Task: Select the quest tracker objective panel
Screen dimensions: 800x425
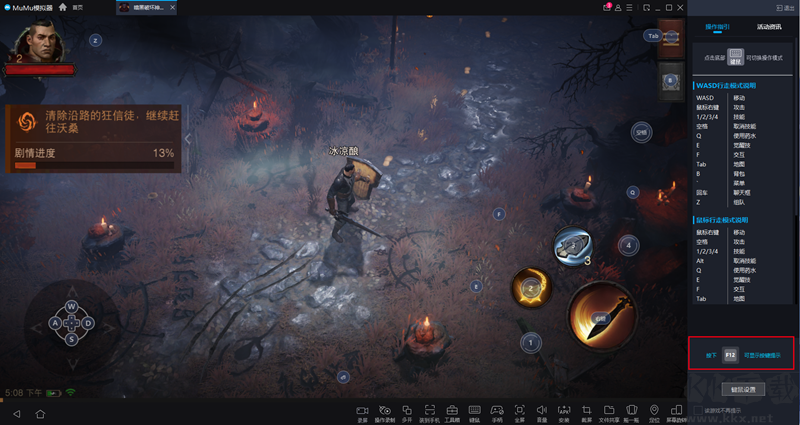Action: (94, 137)
